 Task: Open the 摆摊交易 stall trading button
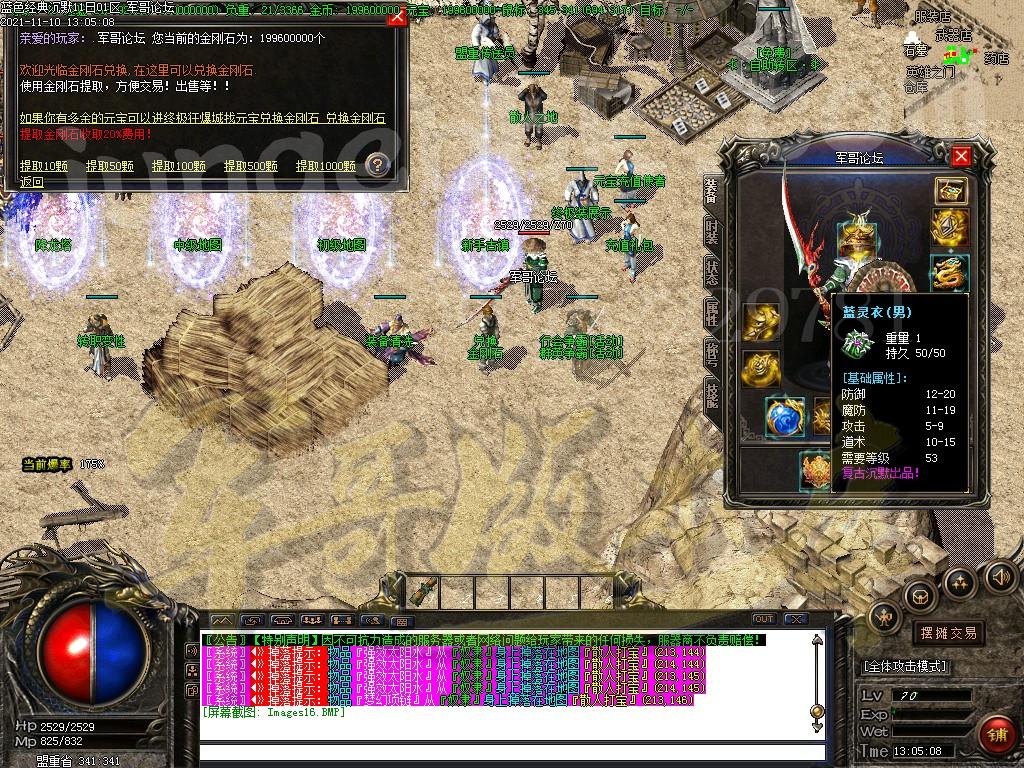947,632
